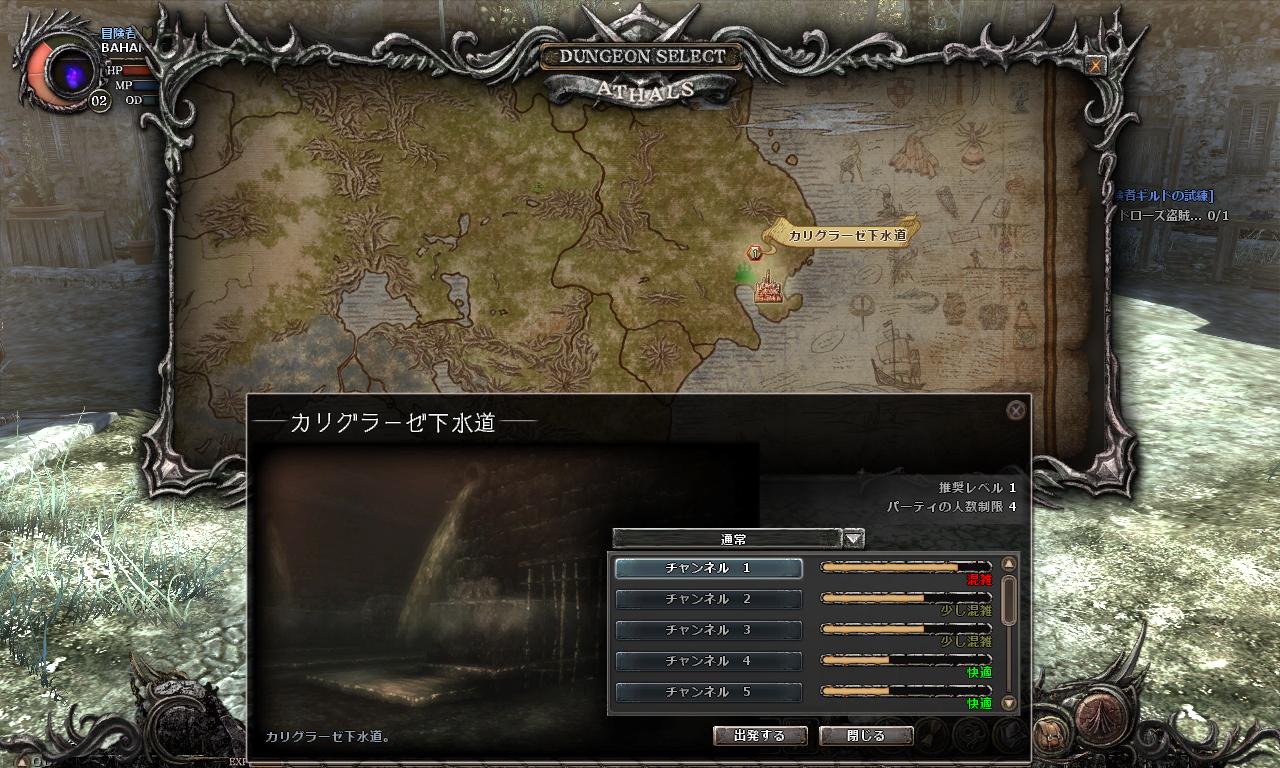Viewport: 1280px width, 768px height.
Task: Click the down arrow on the channel list scrollbar
Action: 1008,702
